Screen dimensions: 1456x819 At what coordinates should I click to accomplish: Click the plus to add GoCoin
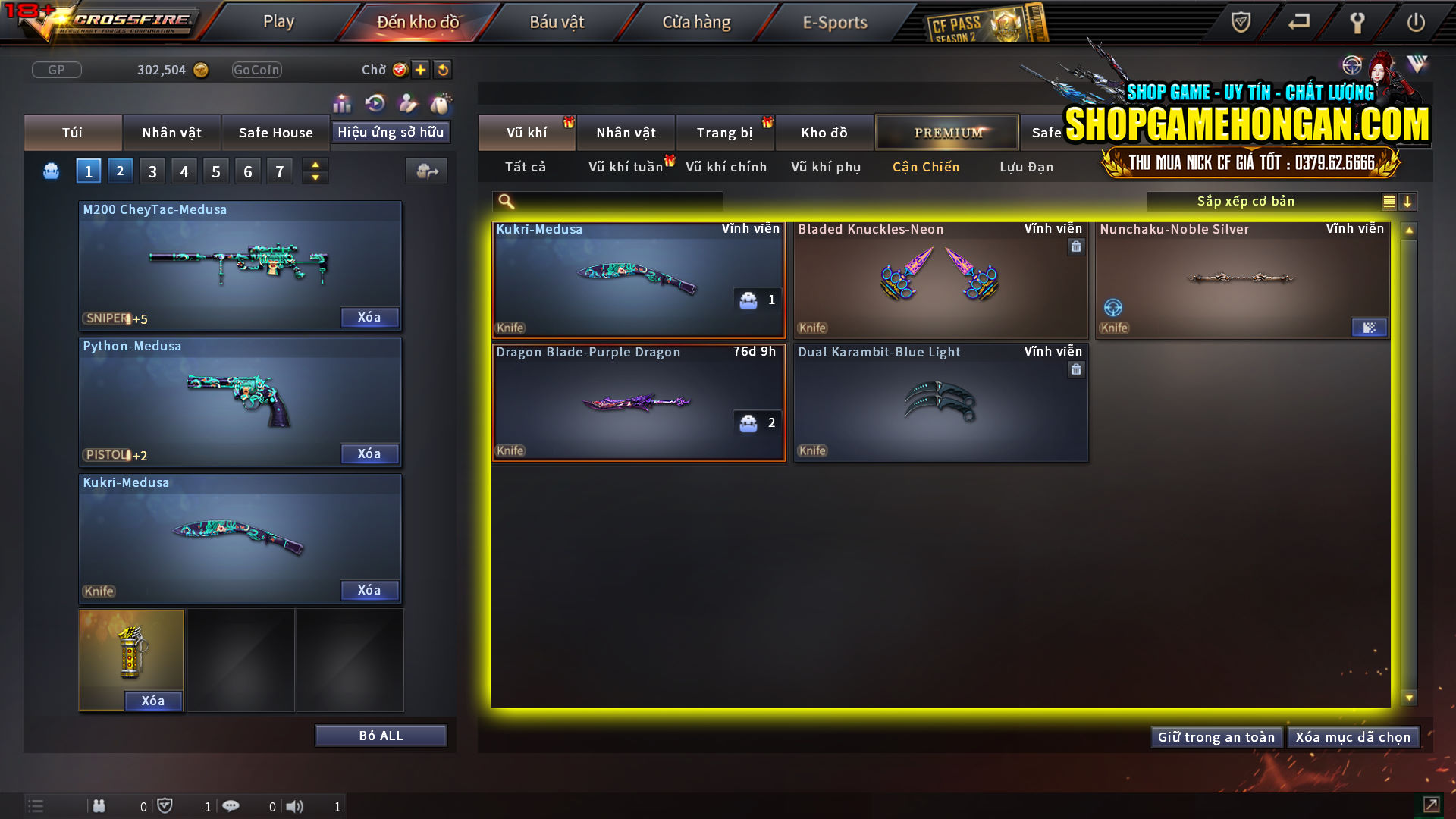tap(419, 69)
